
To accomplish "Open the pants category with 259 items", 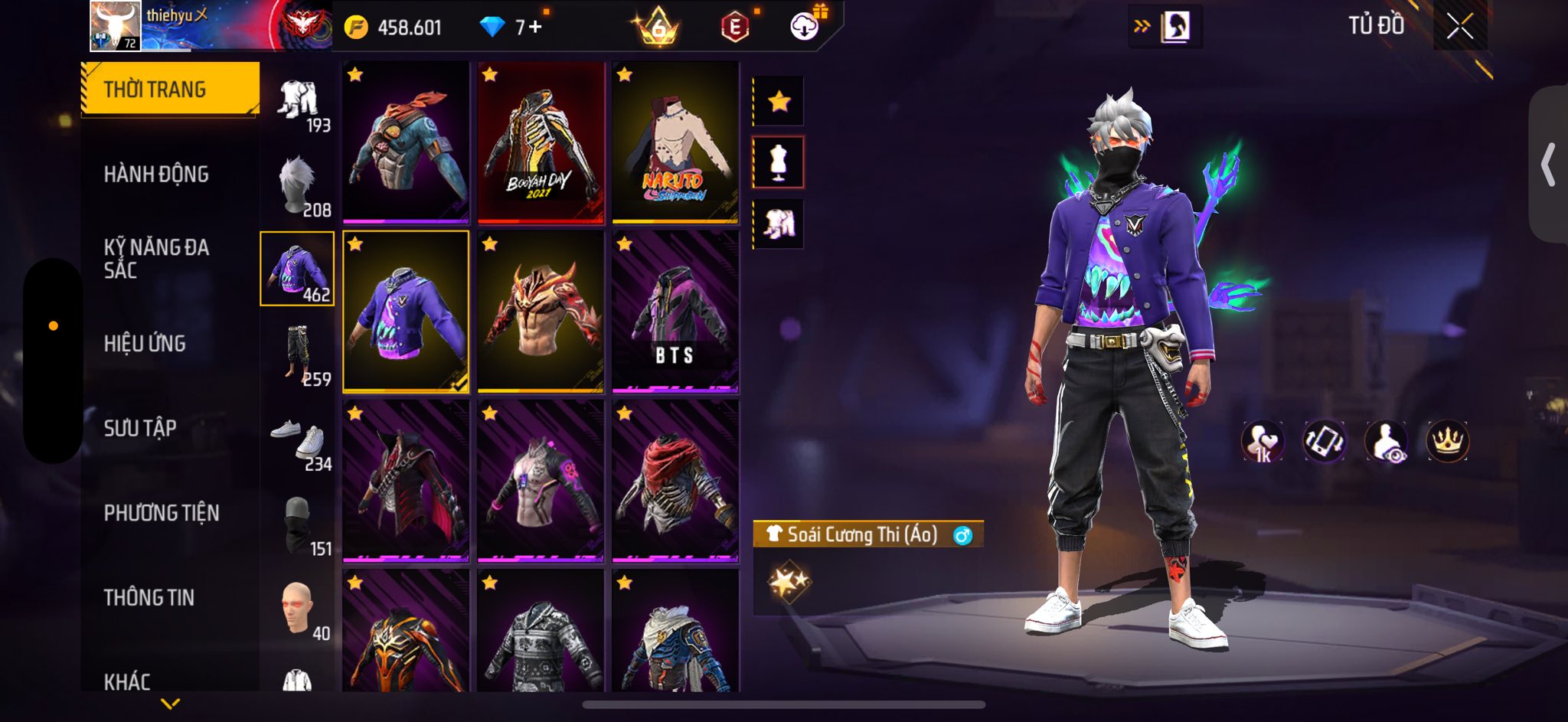I will (x=299, y=354).
